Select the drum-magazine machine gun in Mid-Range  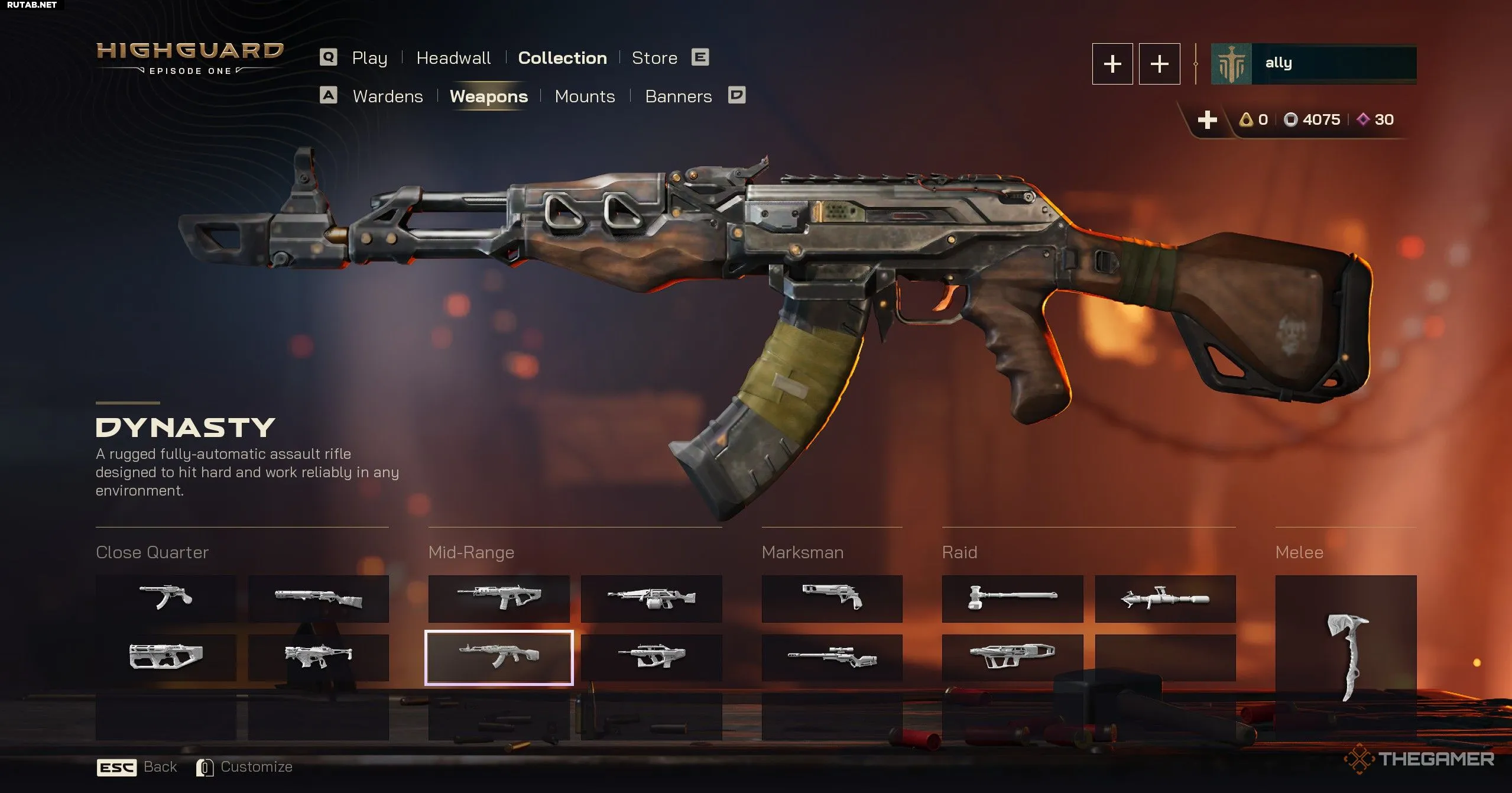(651, 598)
